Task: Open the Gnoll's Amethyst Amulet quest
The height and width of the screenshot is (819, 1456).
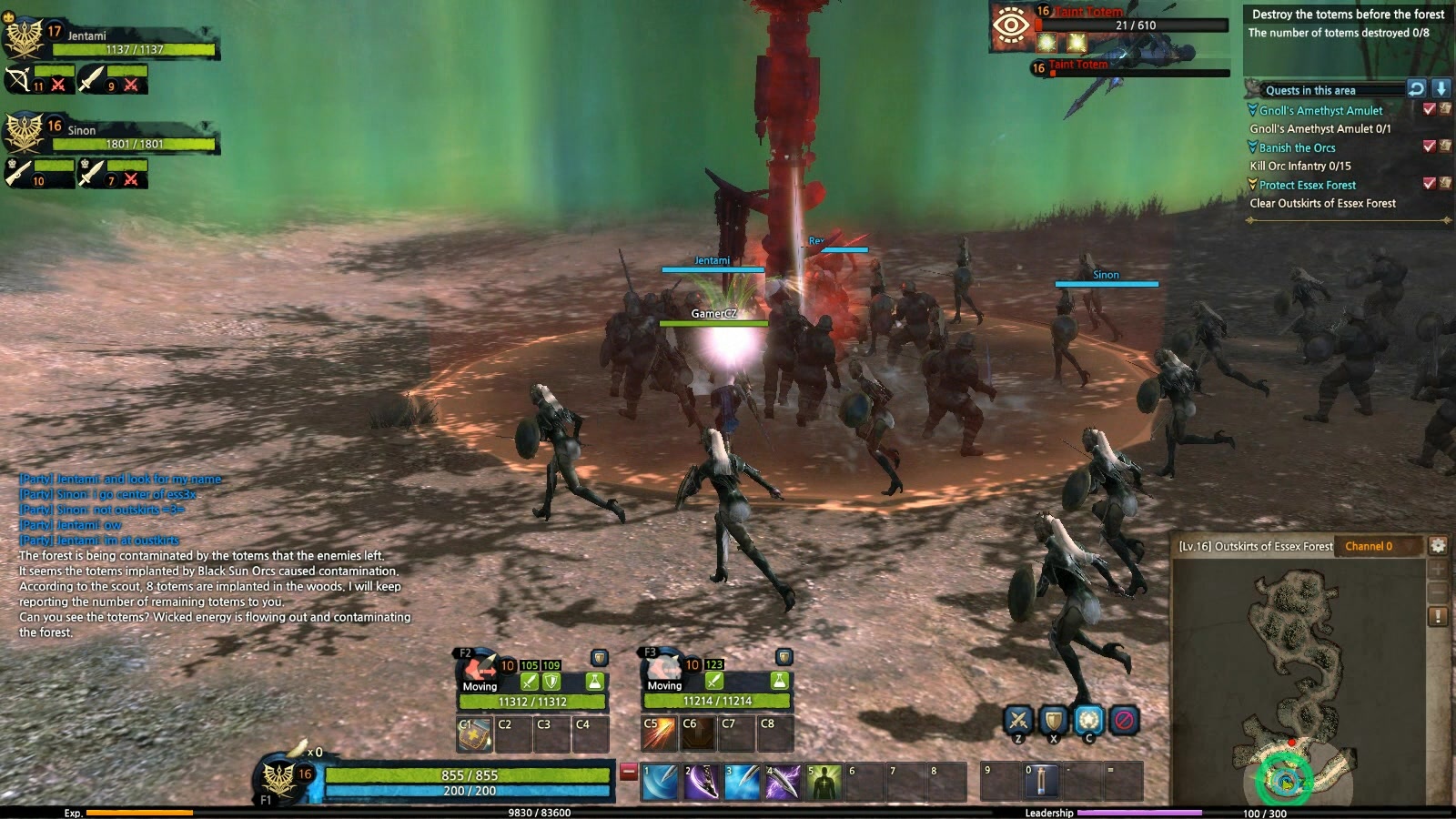Action: 1320,110
